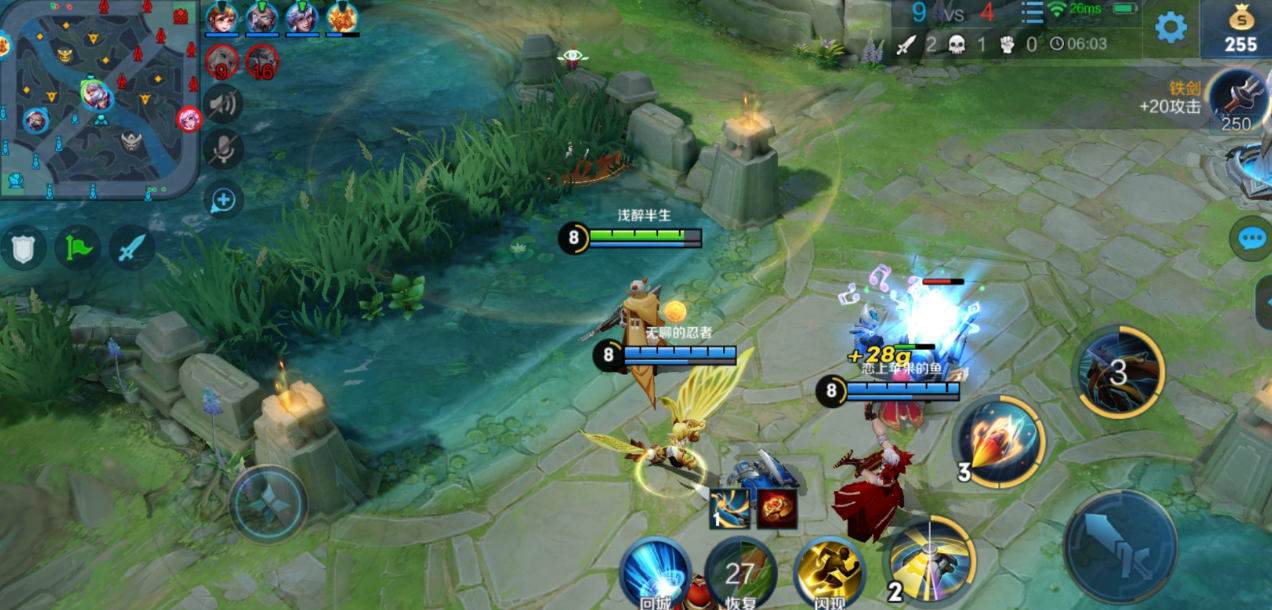This screenshot has height=610, width=1272.
Task: Send the shield defend signal
Action: tap(23, 247)
